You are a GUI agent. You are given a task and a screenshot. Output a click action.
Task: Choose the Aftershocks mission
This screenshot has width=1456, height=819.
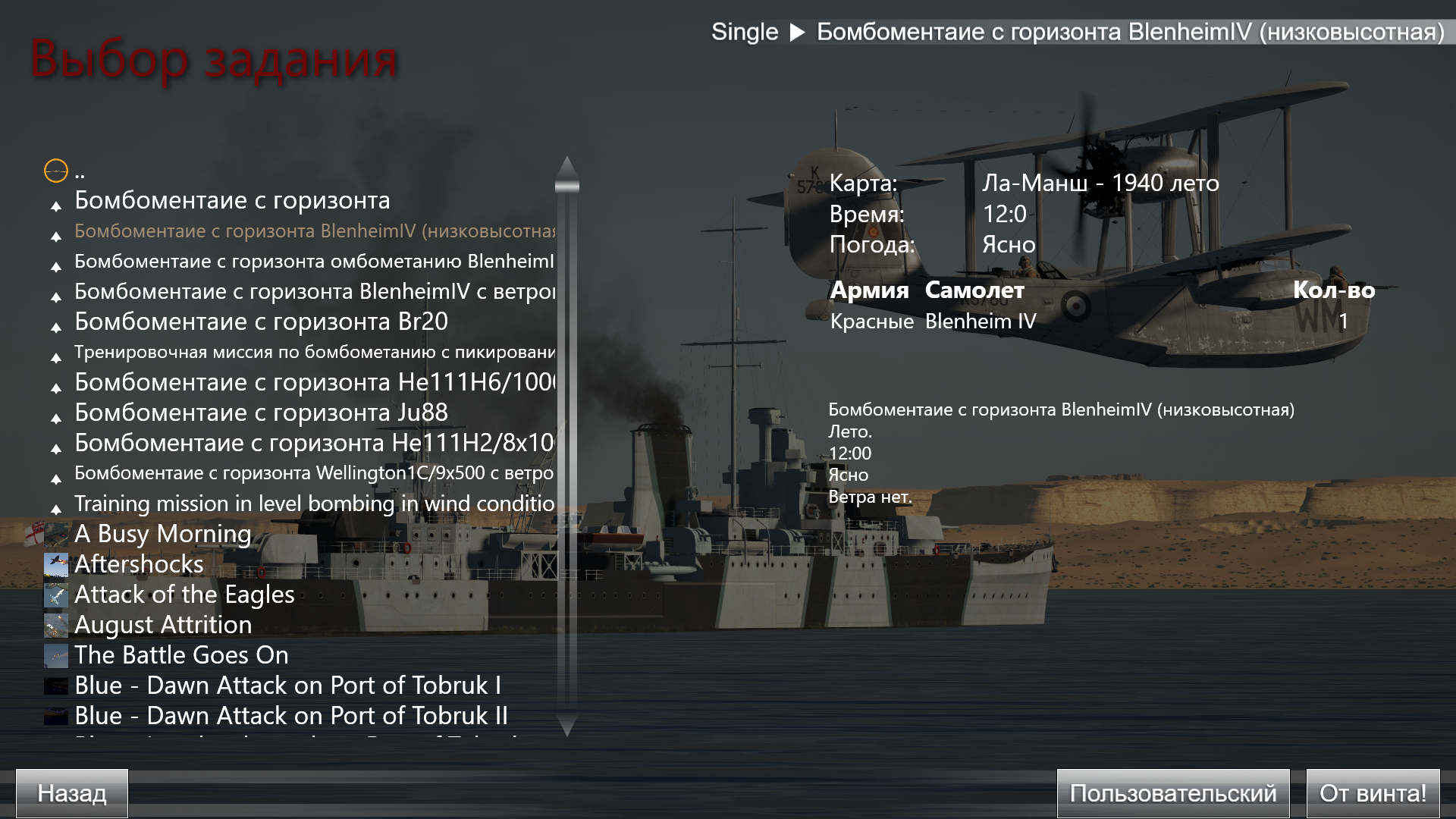(x=139, y=565)
